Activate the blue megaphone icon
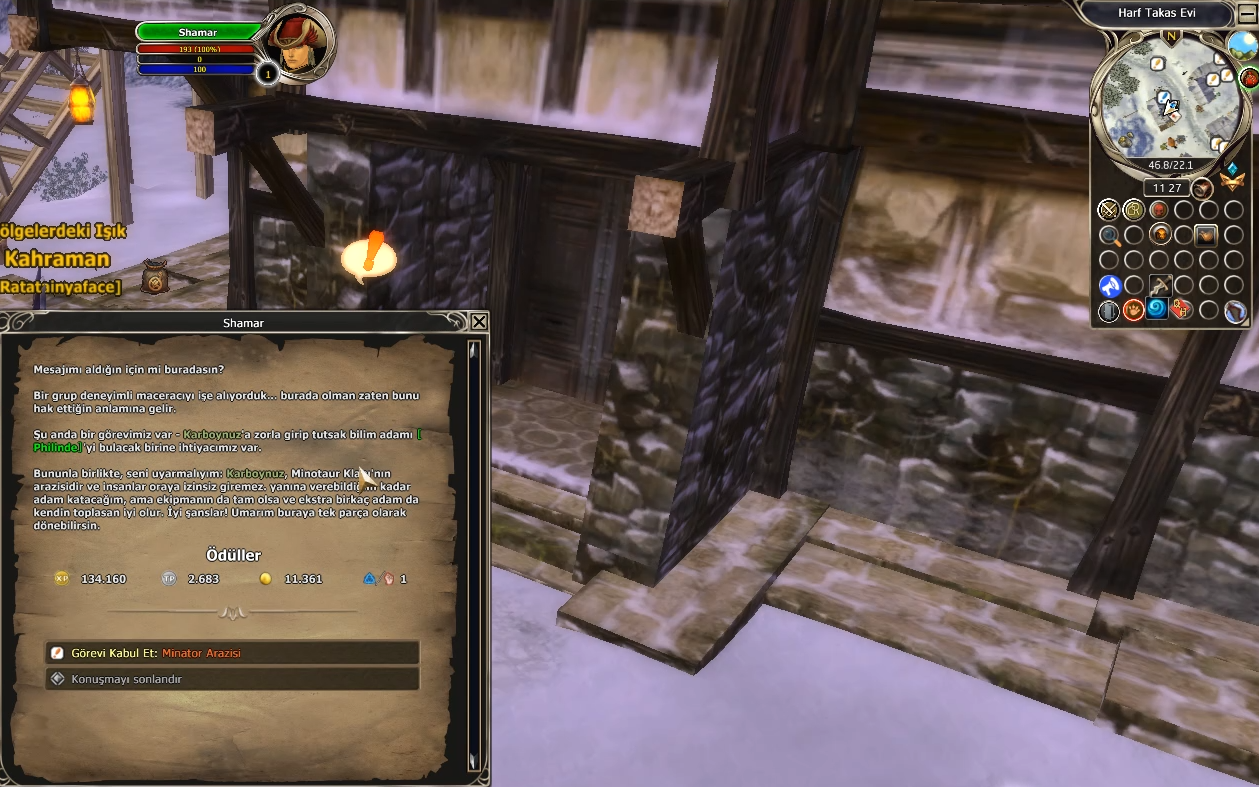Screen dimensions: 1259x787 pos(1109,286)
